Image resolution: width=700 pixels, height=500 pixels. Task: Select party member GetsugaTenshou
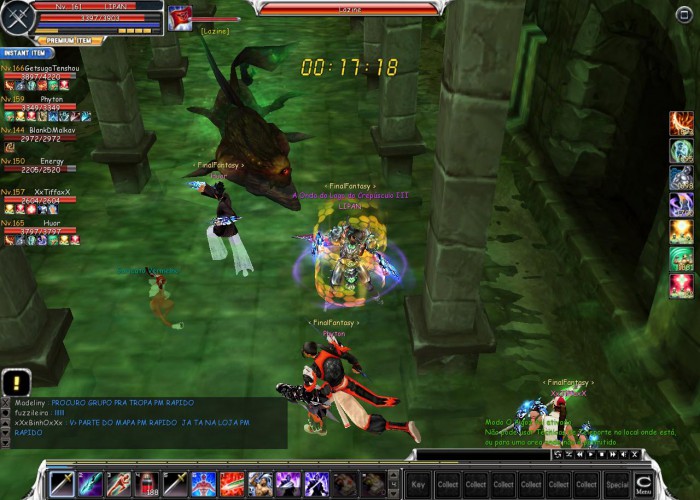[x=45, y=68]
